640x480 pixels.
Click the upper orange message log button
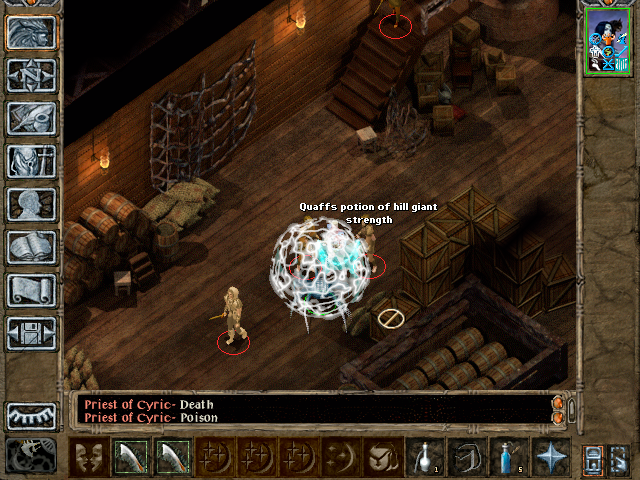pyautogui.click(x=557, y=403)
